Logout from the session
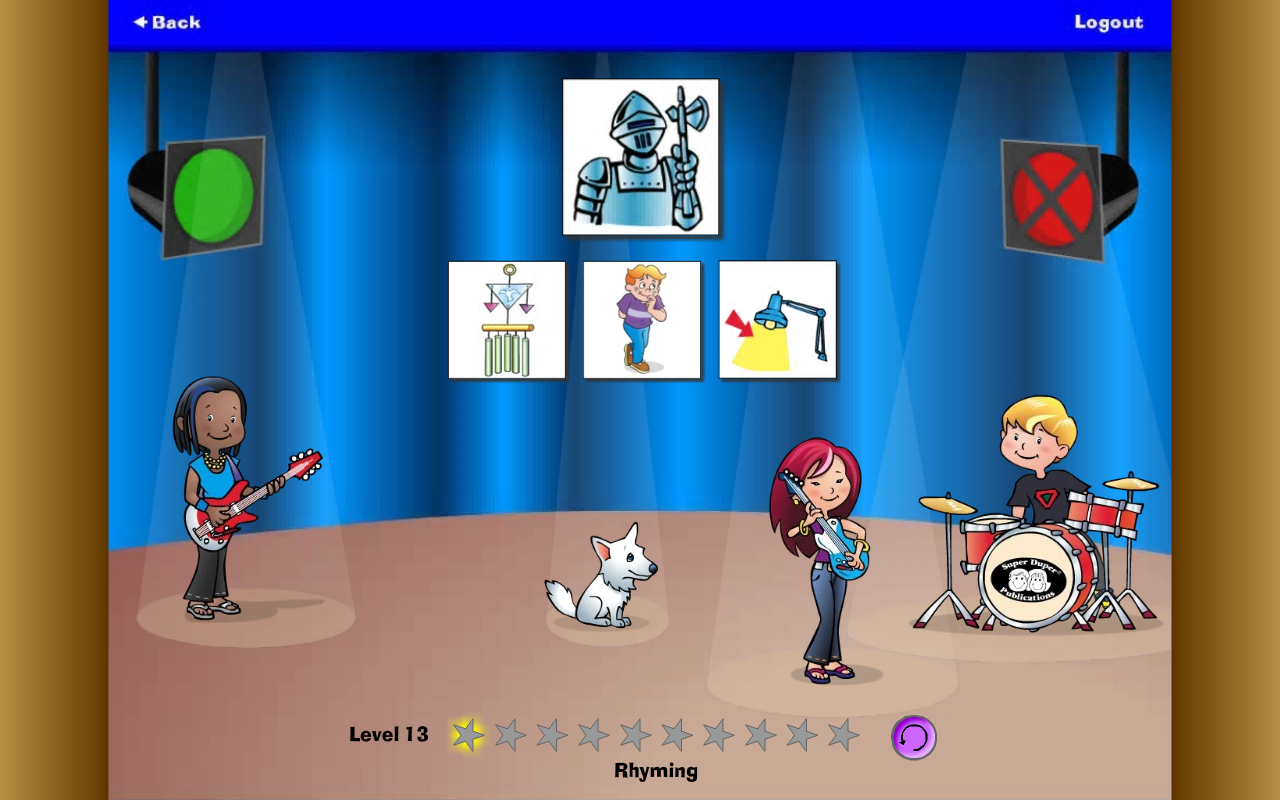The width and height of the screenshot is (1280, 800). 1109,21
